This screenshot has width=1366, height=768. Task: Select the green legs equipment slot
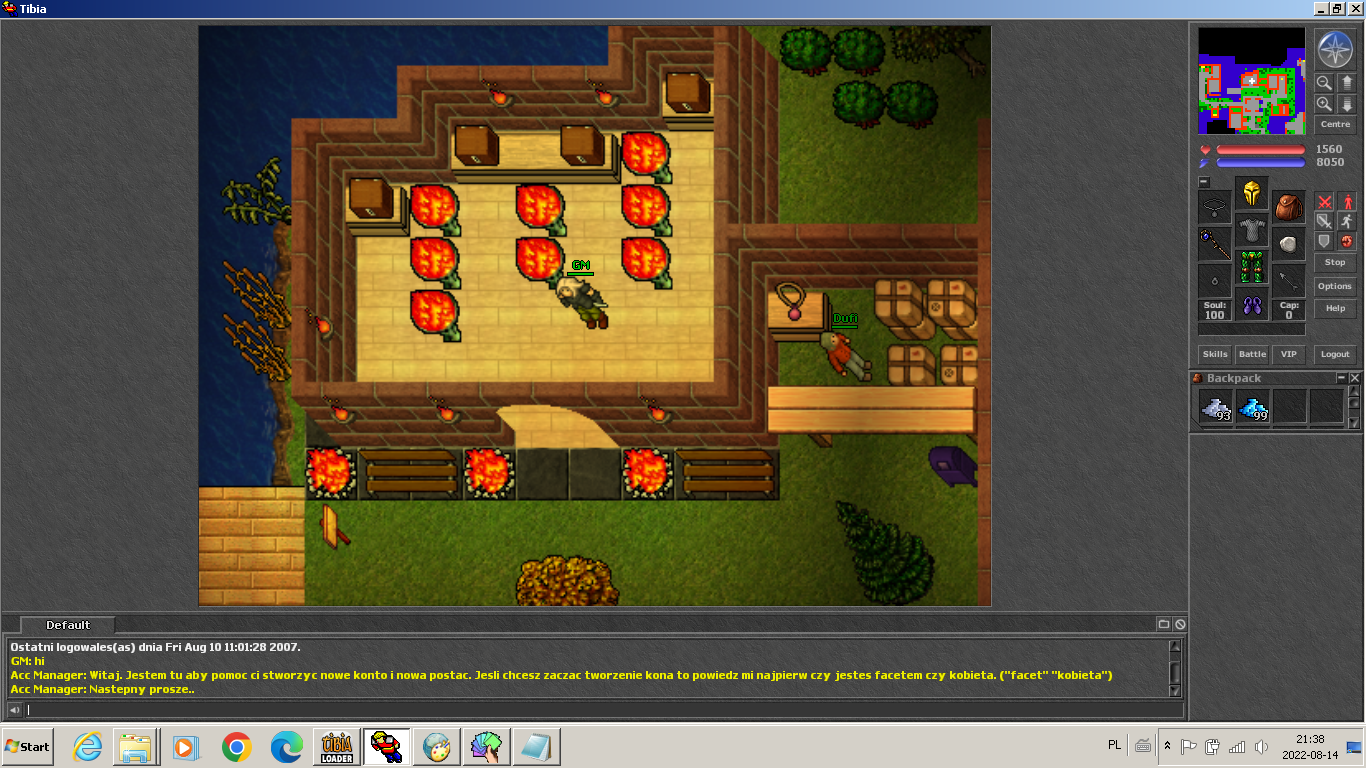pos(1251,267)
